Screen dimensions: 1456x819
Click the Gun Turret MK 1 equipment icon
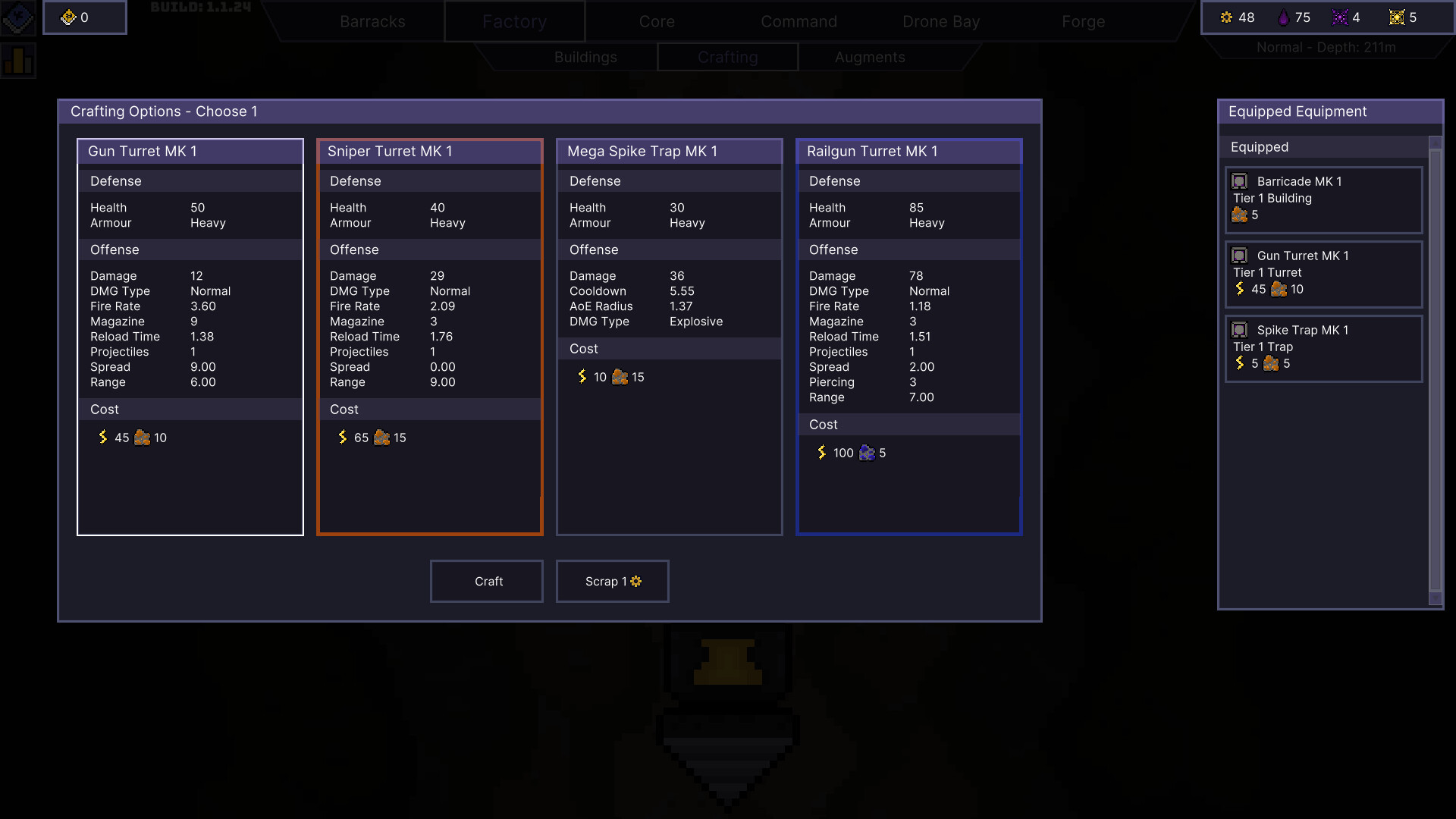click(1239, 256)
